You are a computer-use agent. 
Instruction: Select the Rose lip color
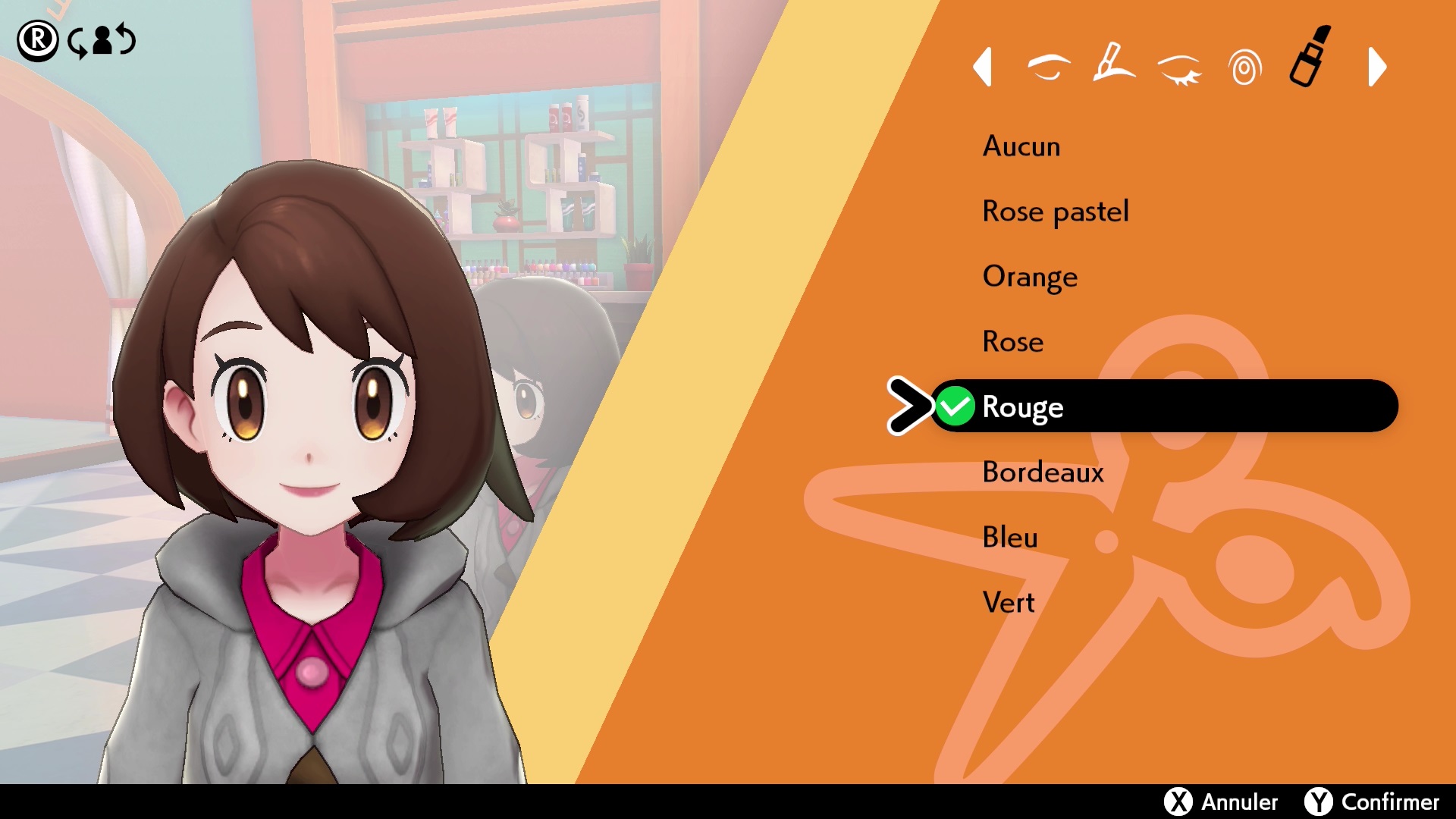click(1012, 342)
